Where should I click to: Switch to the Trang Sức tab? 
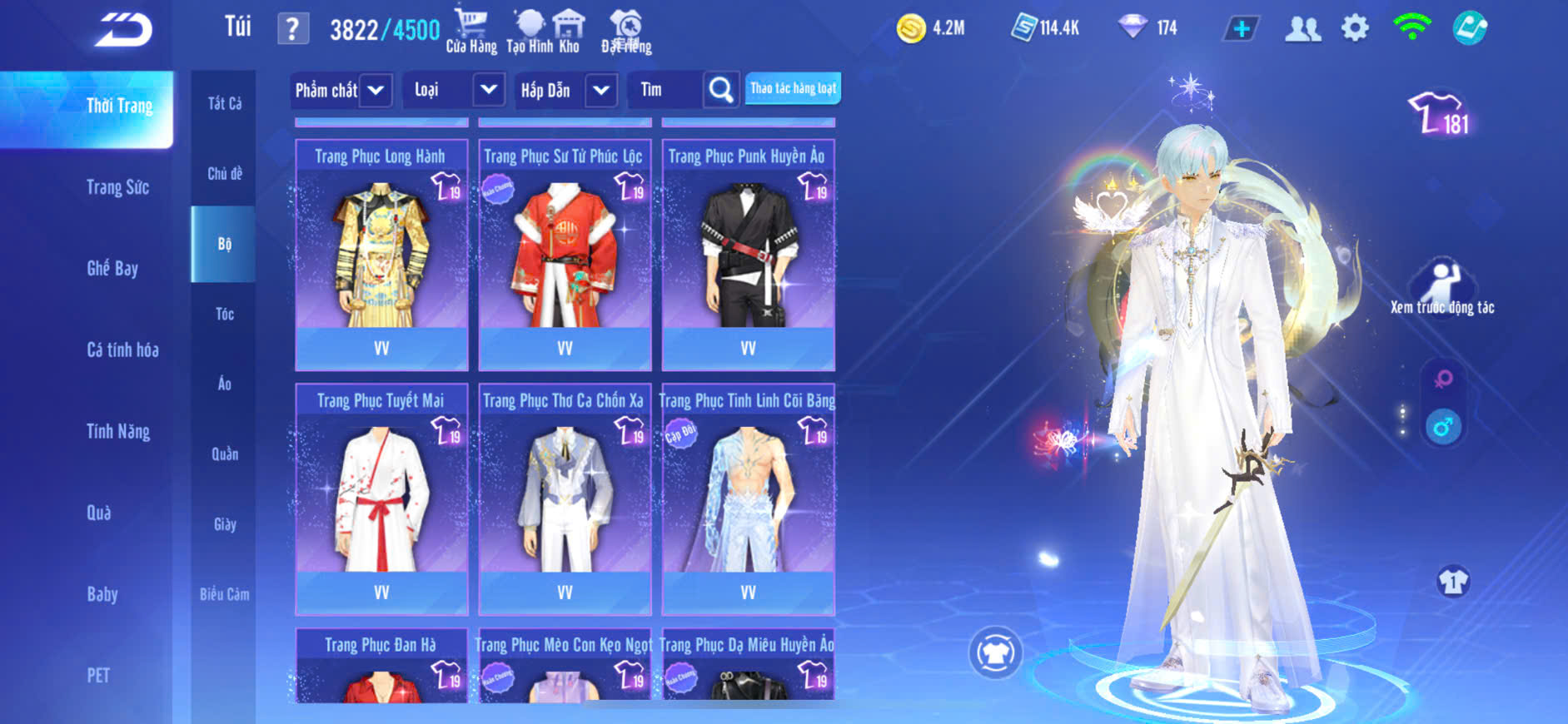(117, 187)
